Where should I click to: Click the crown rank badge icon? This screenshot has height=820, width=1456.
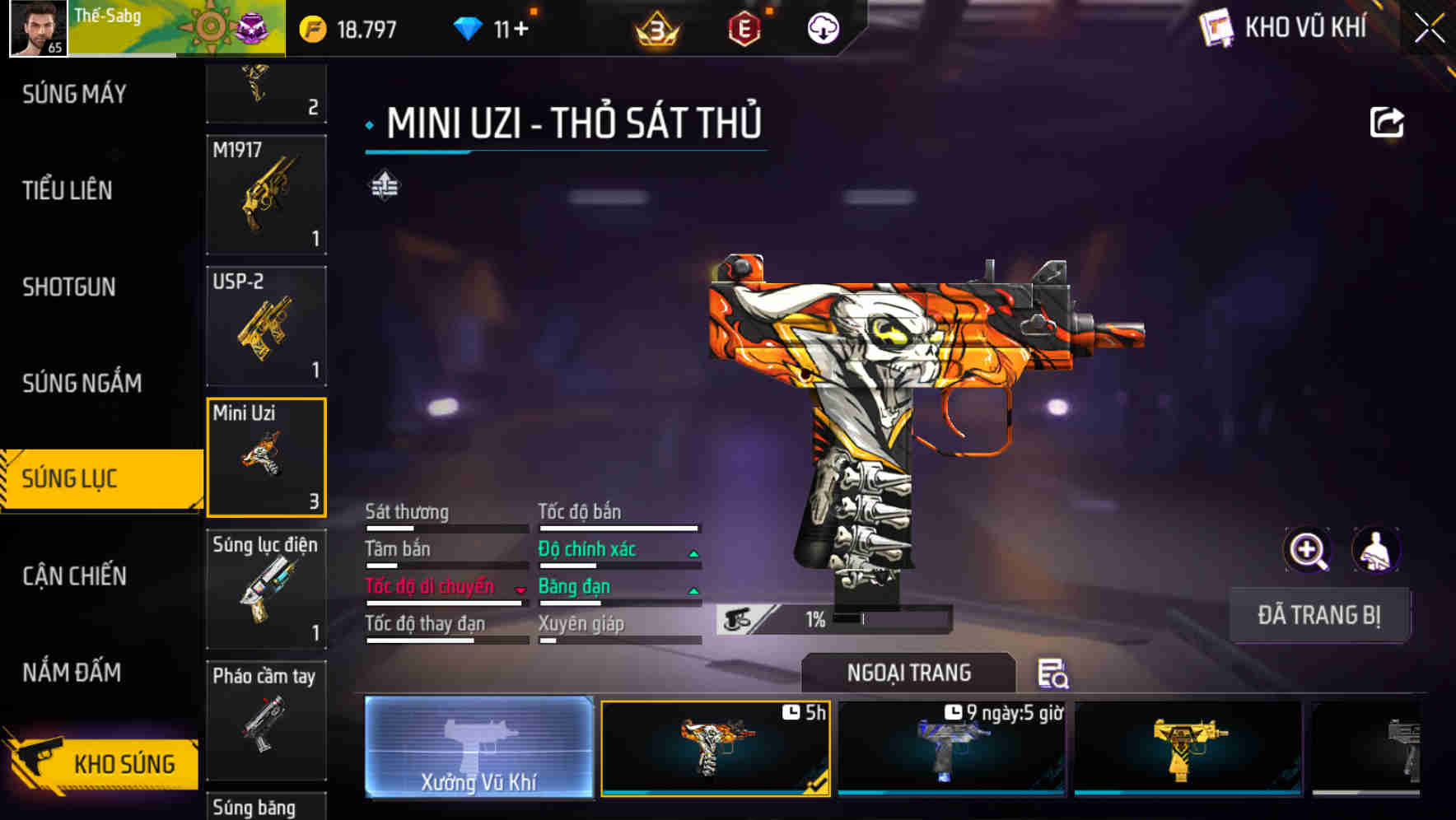click(x=655, y=28)
